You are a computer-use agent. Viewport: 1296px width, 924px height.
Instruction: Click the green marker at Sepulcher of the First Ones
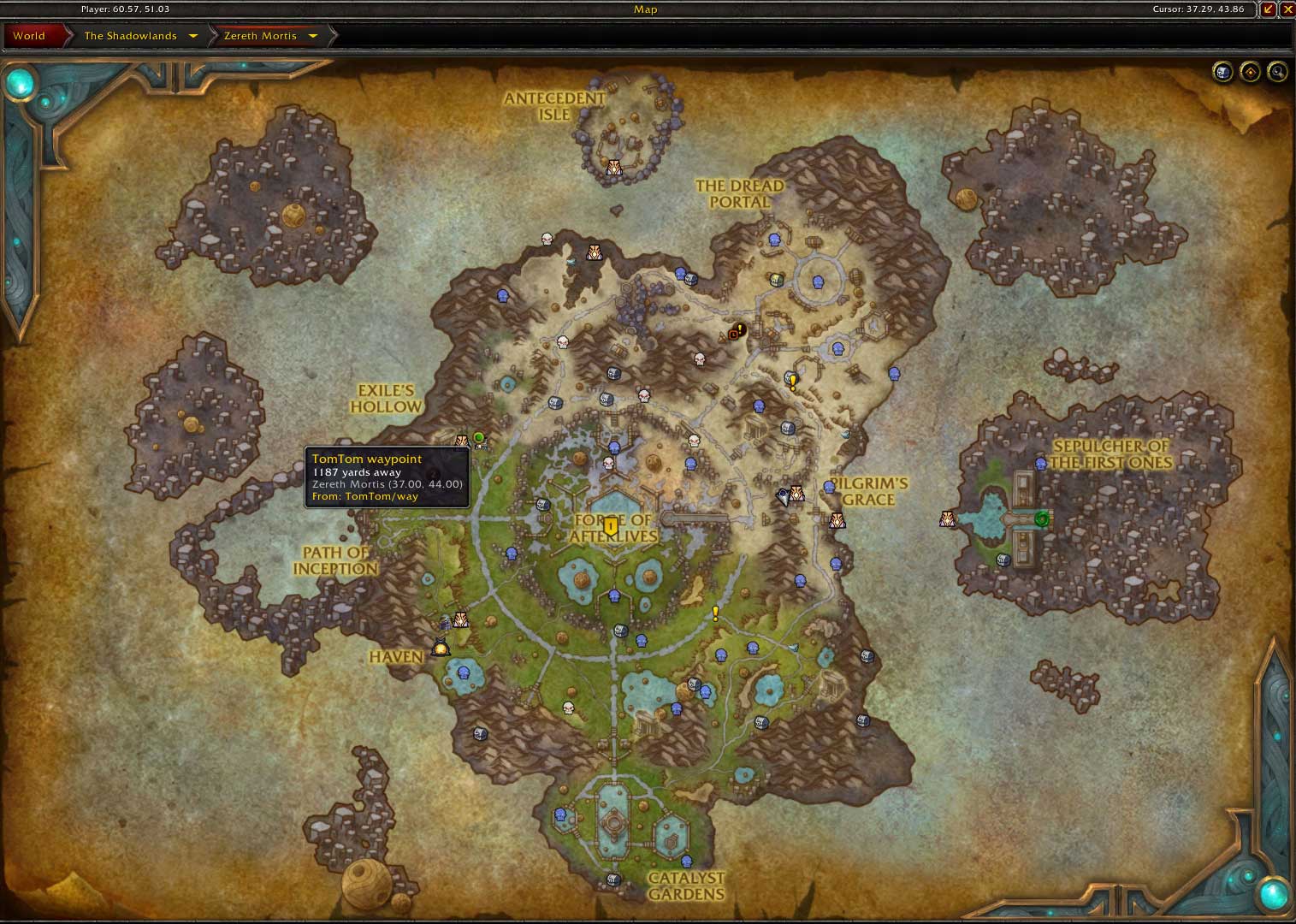coord(1041,518)
